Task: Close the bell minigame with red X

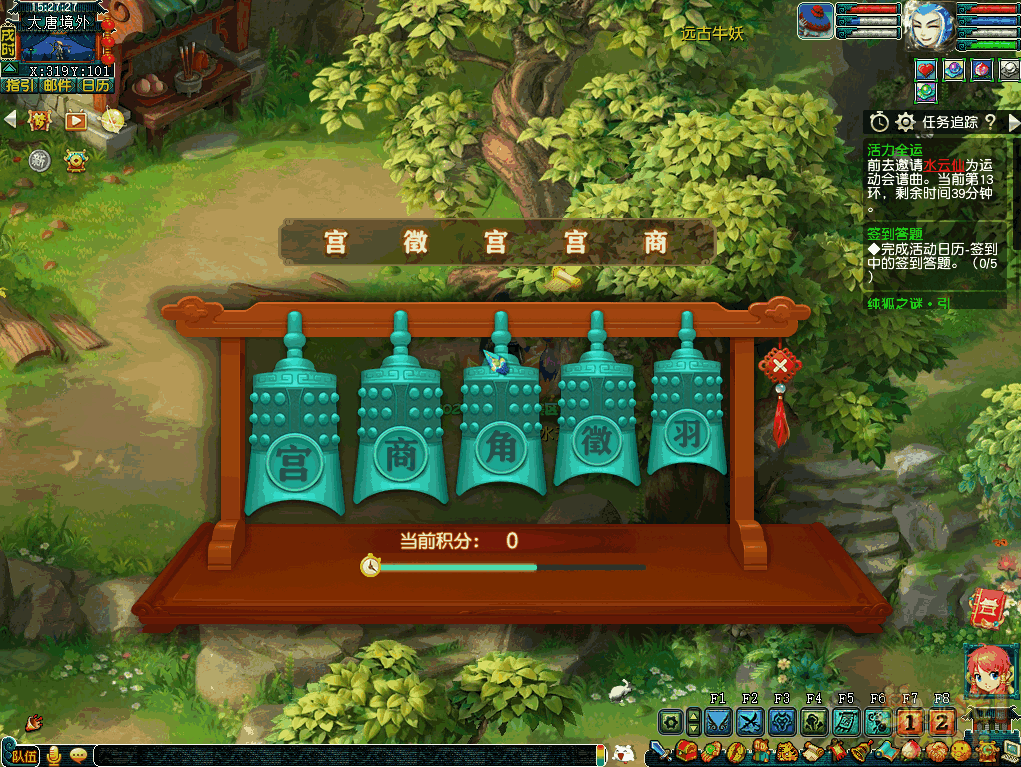Action: pyautogui.click(x=779, y=367)
